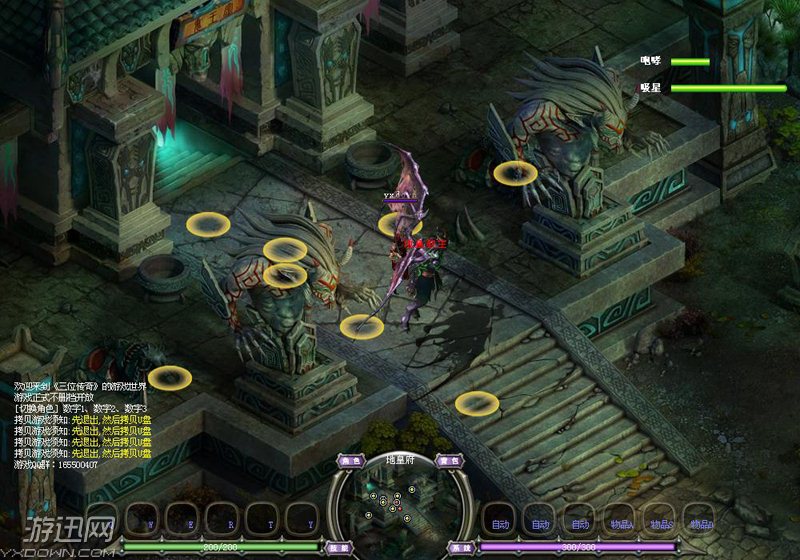Viewport: 800px width, 560px height.
Task: Open the 技能 skills panel
Action: (338, 547)
